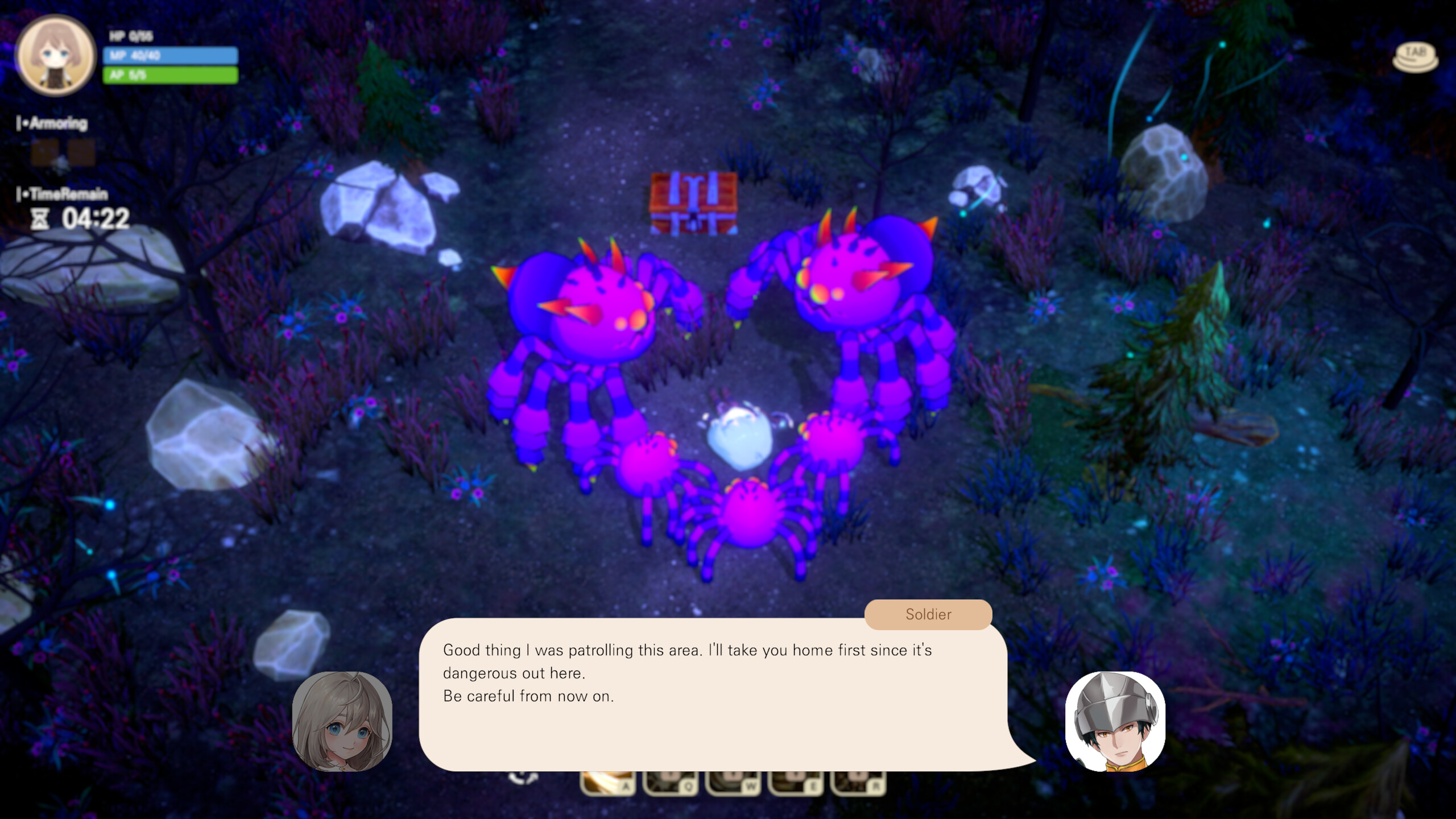Click the blue MP progress bar
This screenshot has width=1456, height=819.
(x=171, y=56)
